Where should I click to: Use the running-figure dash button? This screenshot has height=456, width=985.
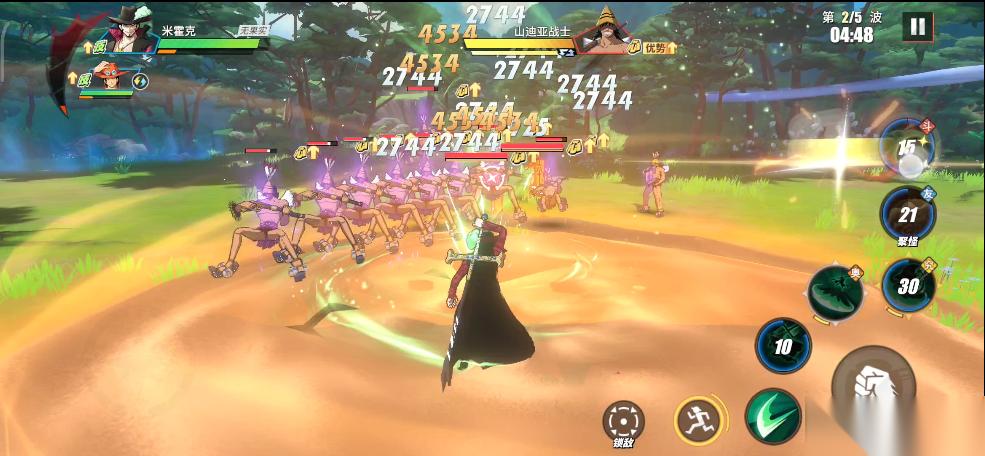(698, 420)
